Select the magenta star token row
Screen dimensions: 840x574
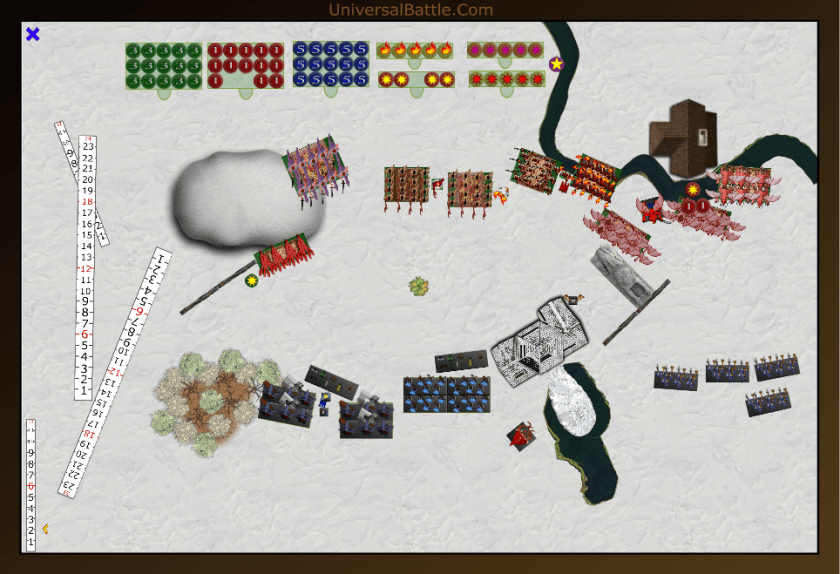pyautogui.click(x=505, y=49)
